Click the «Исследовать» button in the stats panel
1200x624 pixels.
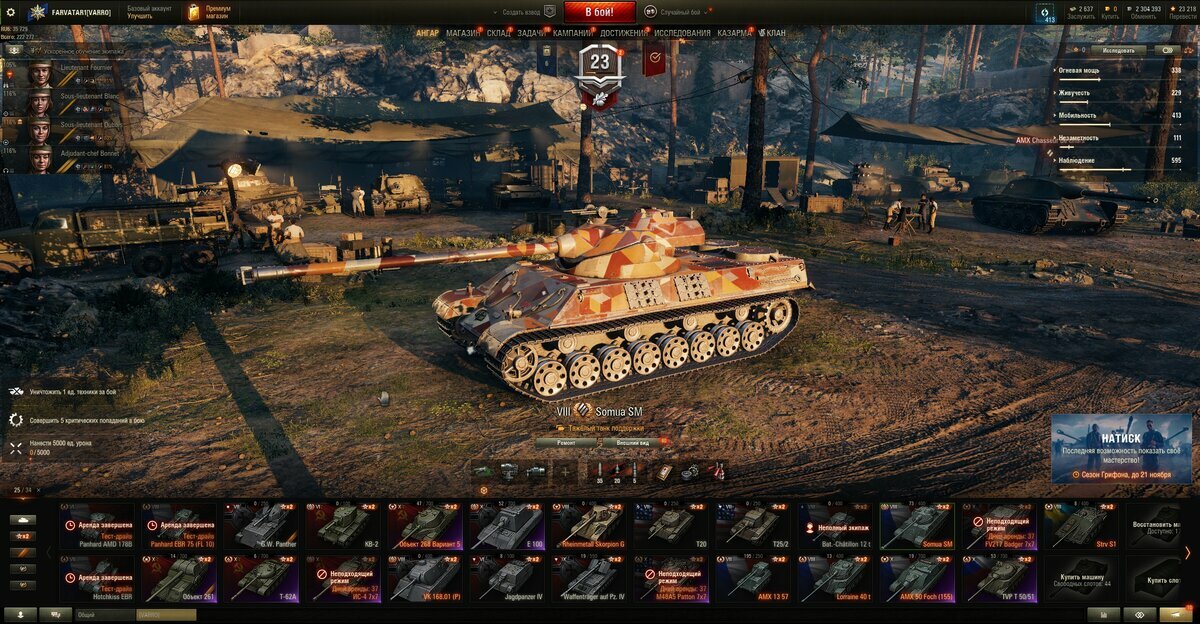click(x=1118, y=49)
